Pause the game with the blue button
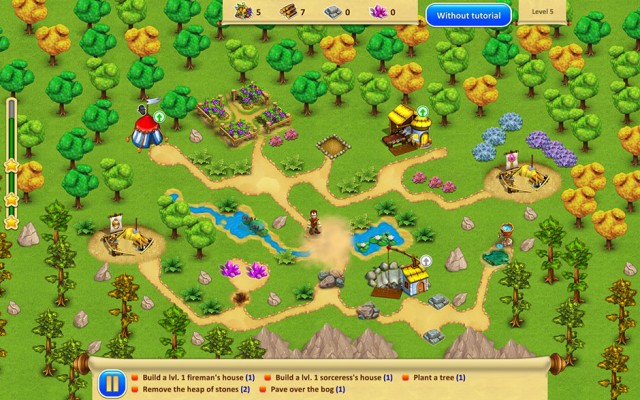 point(112,383)
